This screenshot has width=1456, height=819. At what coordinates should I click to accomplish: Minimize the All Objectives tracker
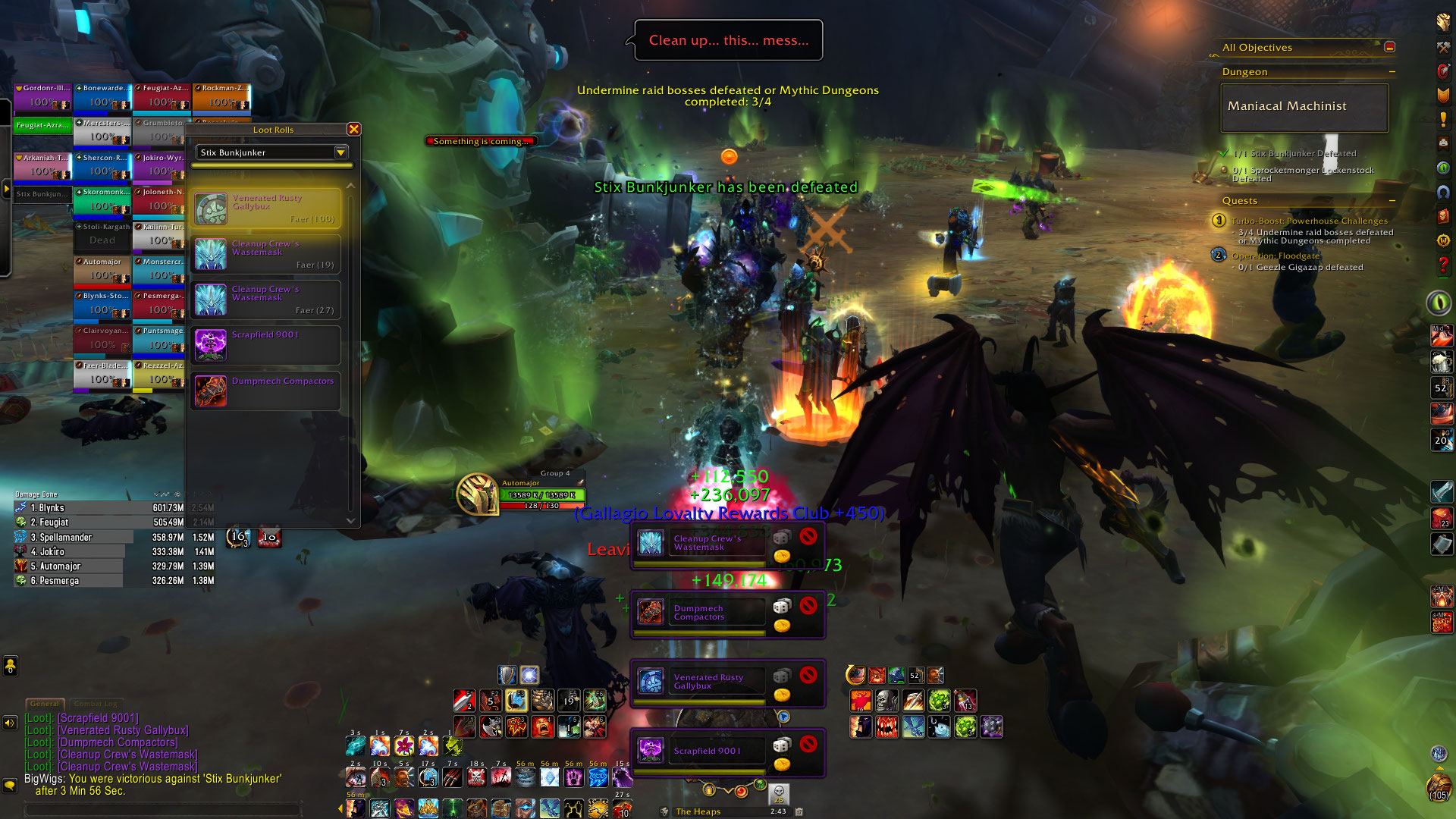click(1390, 47)
